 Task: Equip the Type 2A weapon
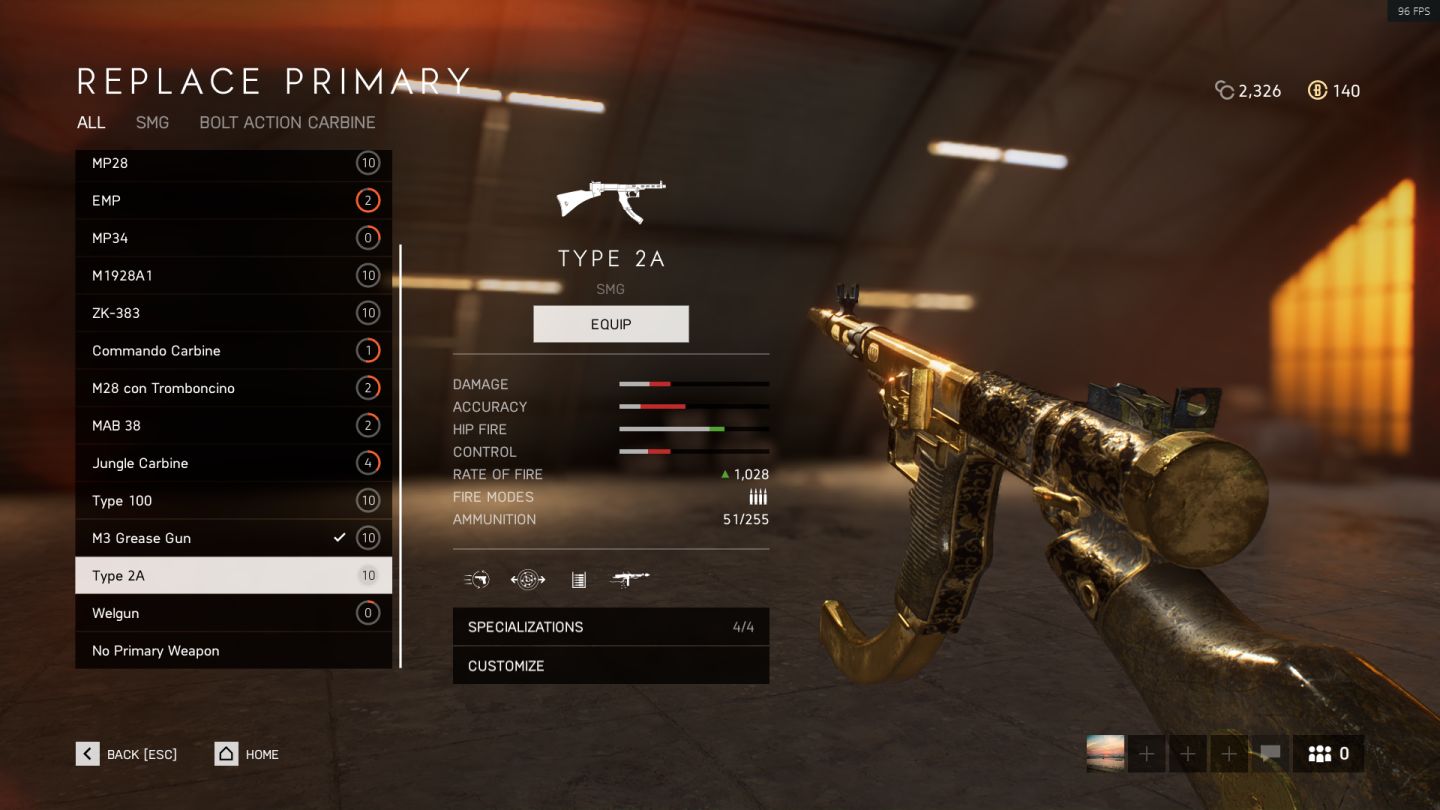click(611, 324)
